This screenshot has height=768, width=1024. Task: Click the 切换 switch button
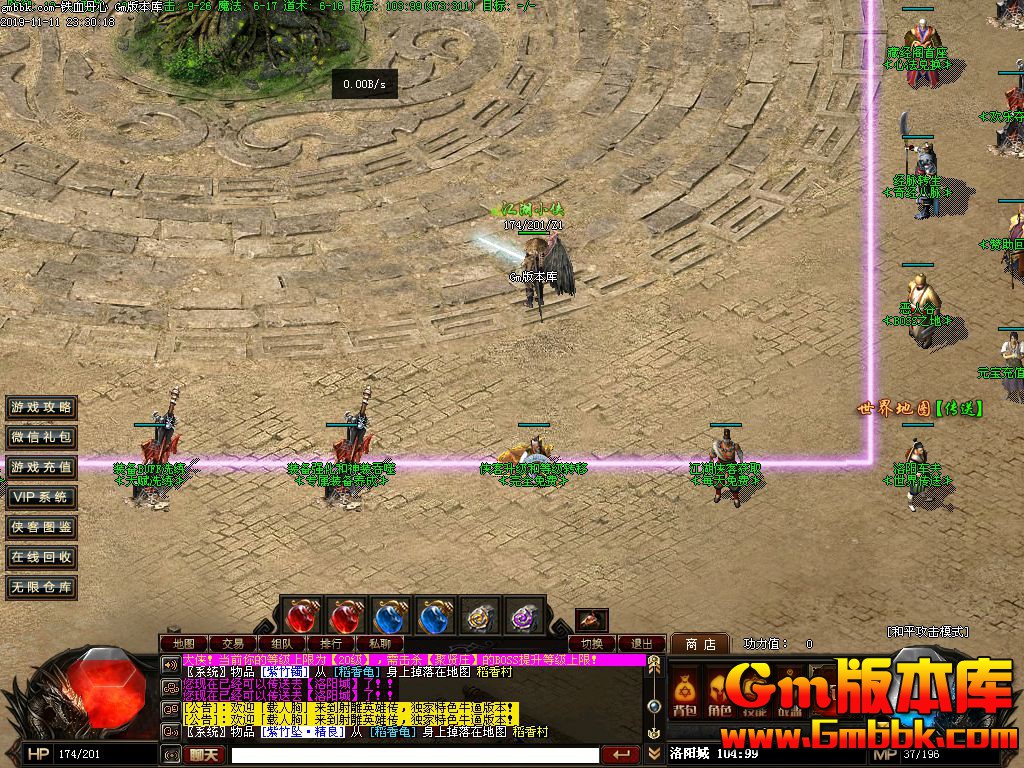pyautogui.click(x=593, y=643)
